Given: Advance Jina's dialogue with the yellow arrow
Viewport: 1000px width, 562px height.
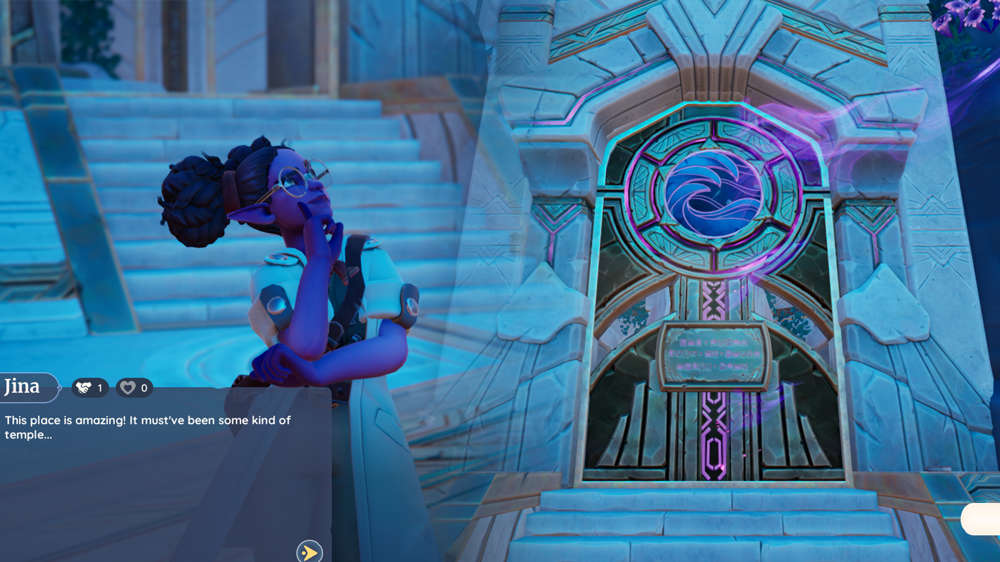Looking at the screenshot, I should tap(309, 551).
